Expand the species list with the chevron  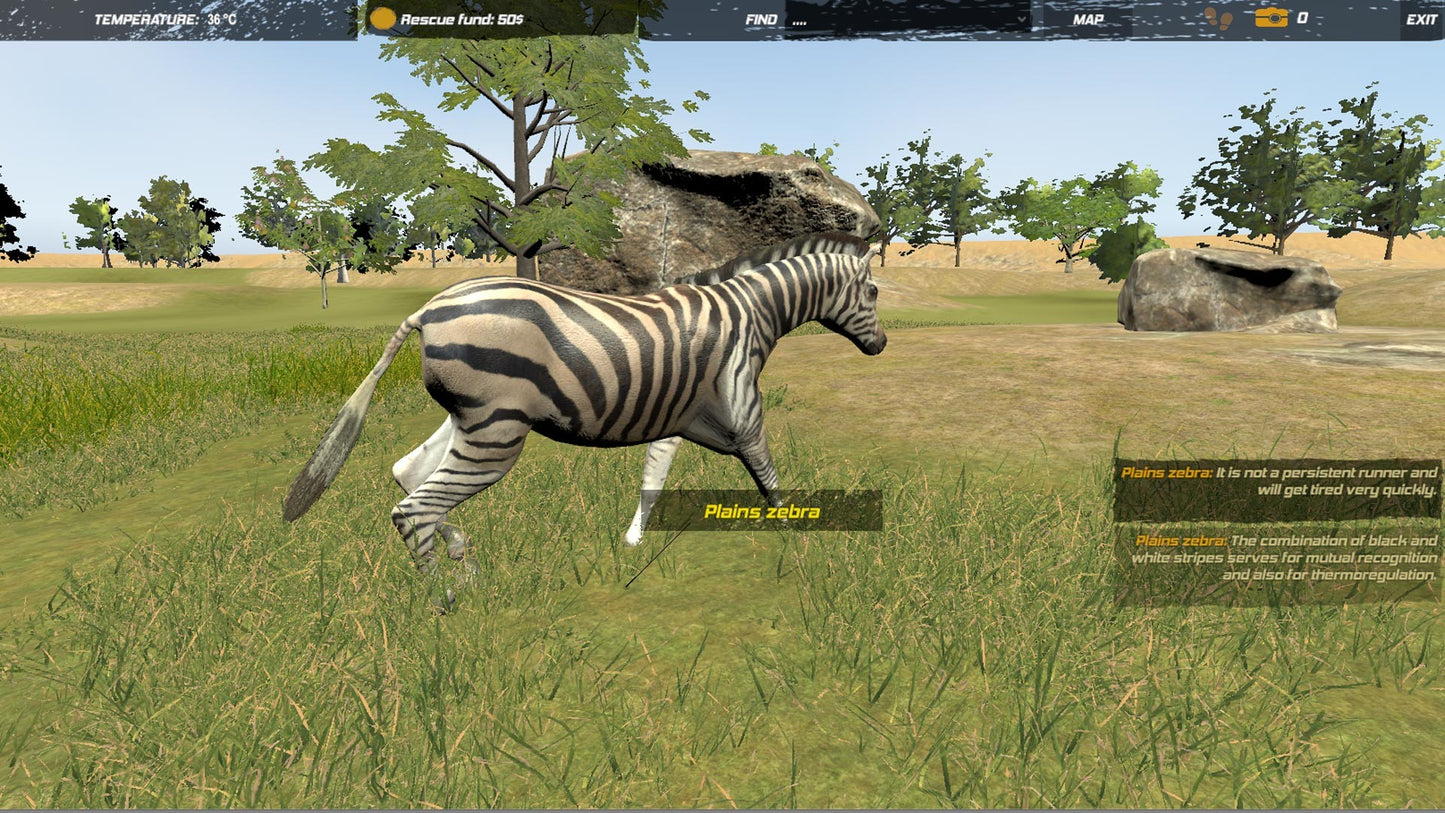(1022, 18)
